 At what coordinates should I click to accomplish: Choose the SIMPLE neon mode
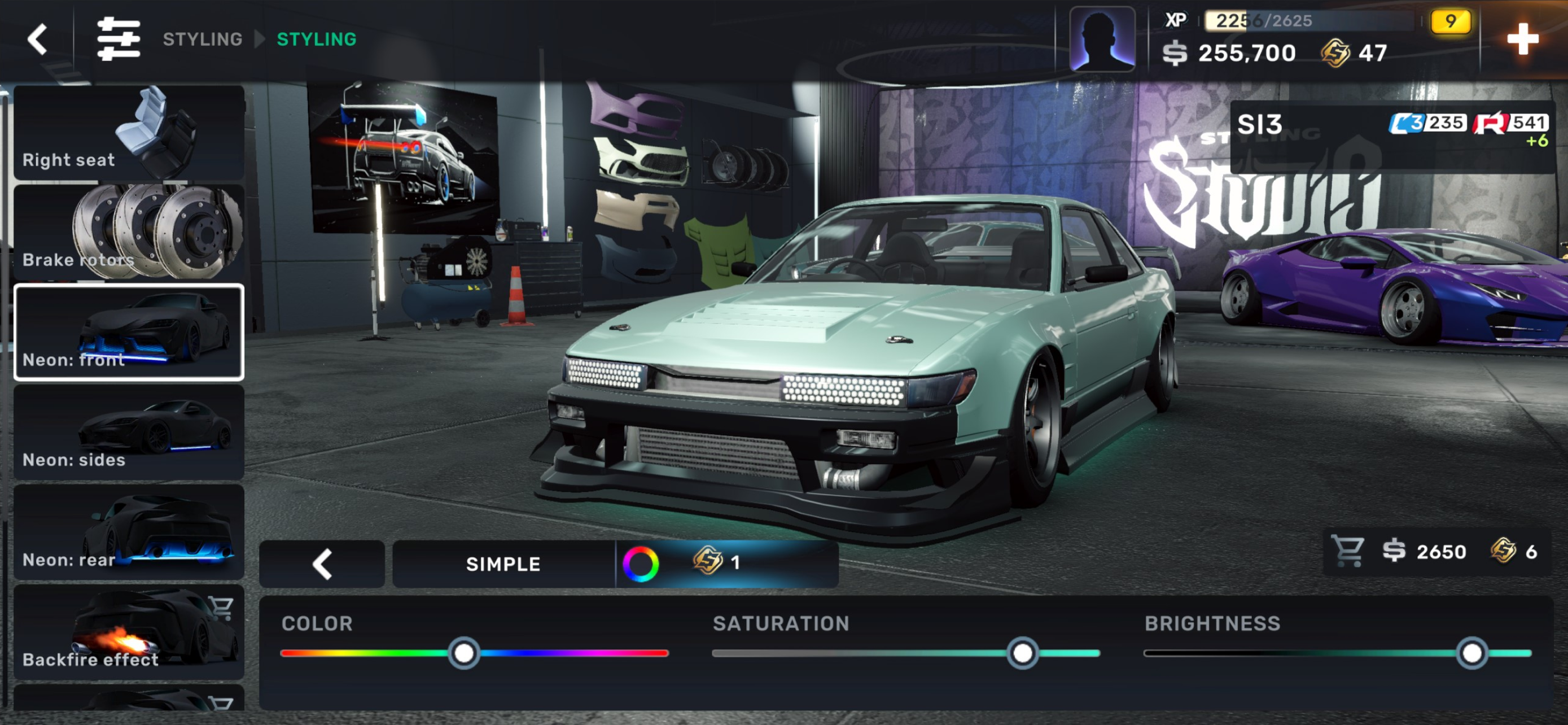point(503,564)
